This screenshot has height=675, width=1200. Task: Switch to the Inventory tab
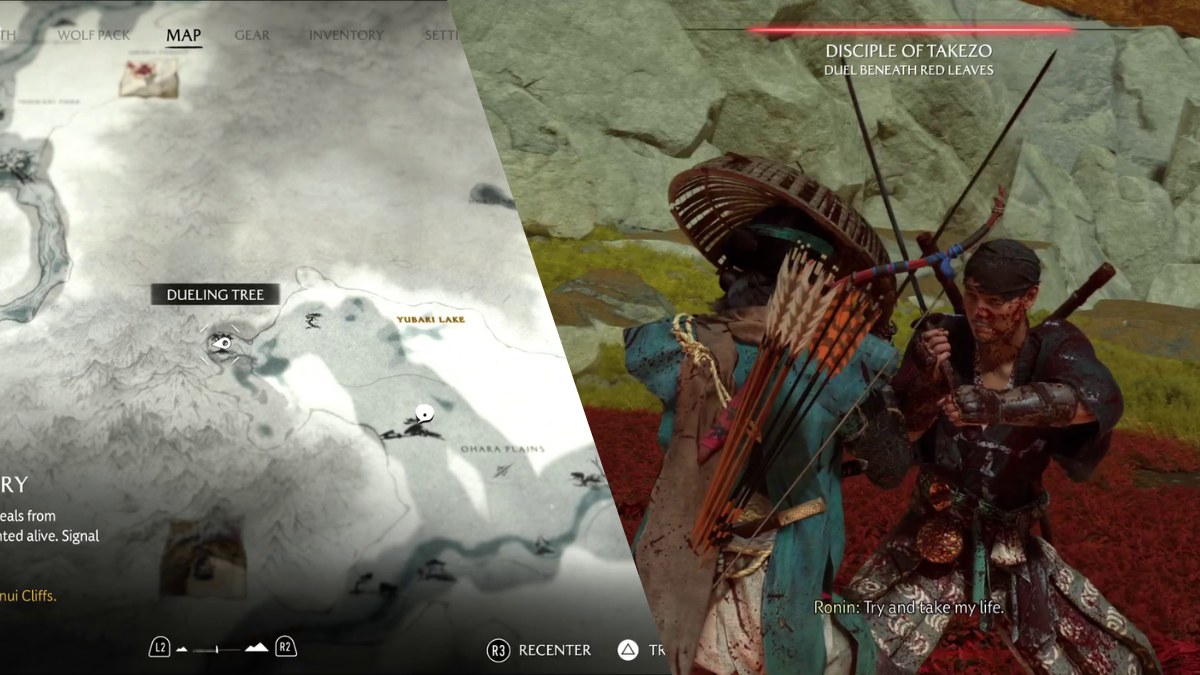(346, 35)
